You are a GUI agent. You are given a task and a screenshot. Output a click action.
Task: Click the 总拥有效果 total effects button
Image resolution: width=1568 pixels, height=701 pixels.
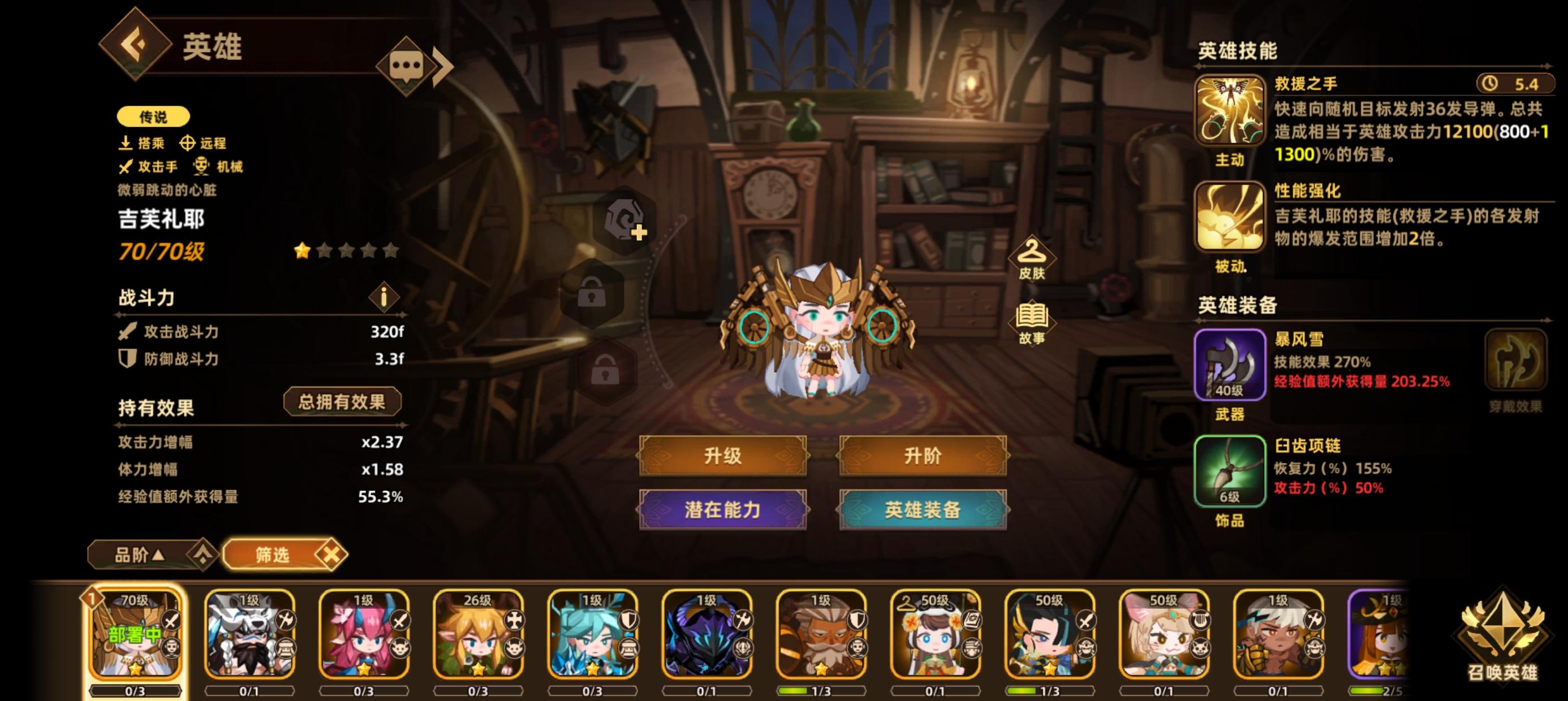click(342, 401)
